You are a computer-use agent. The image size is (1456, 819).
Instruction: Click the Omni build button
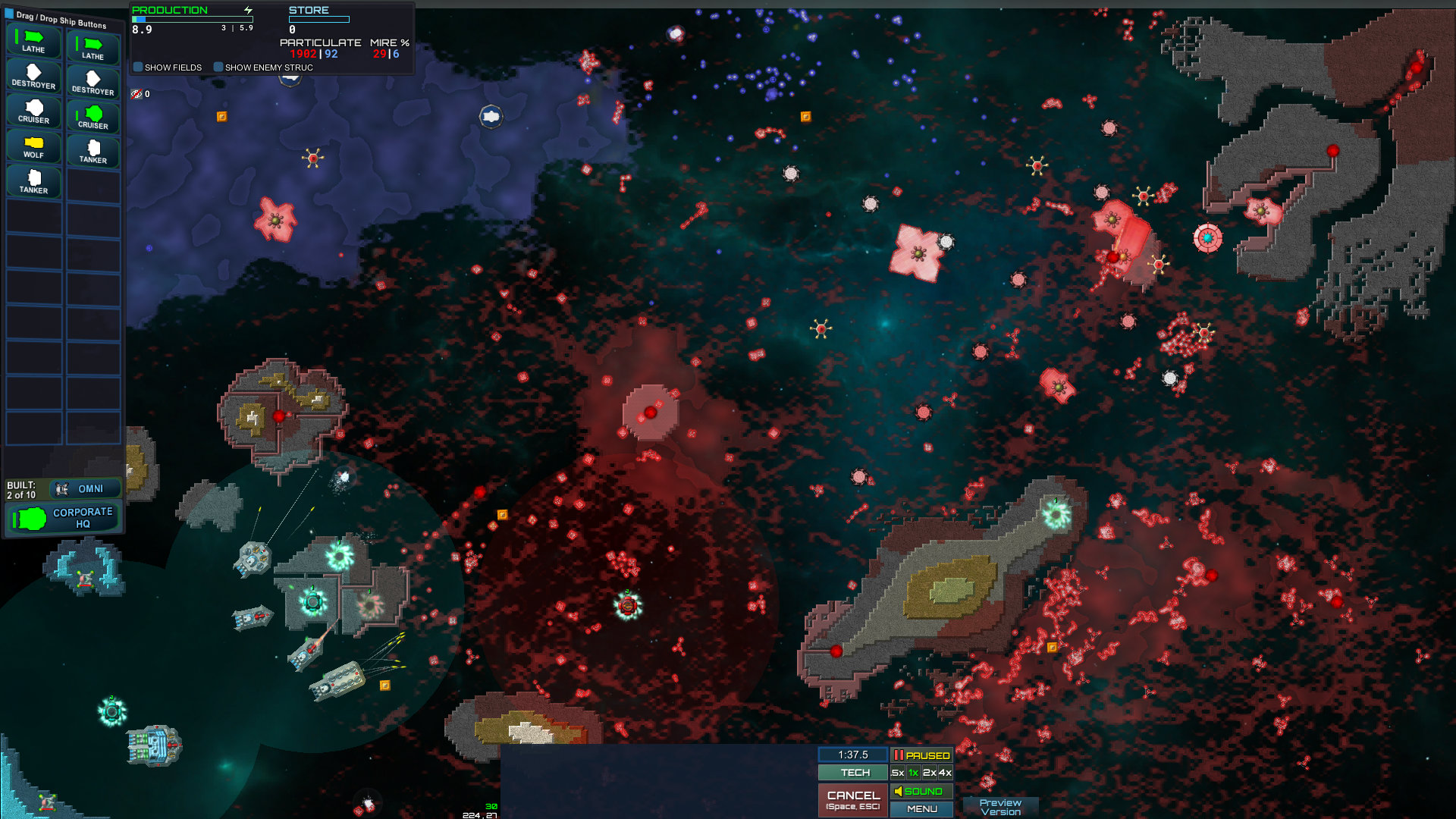(x=85, y=489)
